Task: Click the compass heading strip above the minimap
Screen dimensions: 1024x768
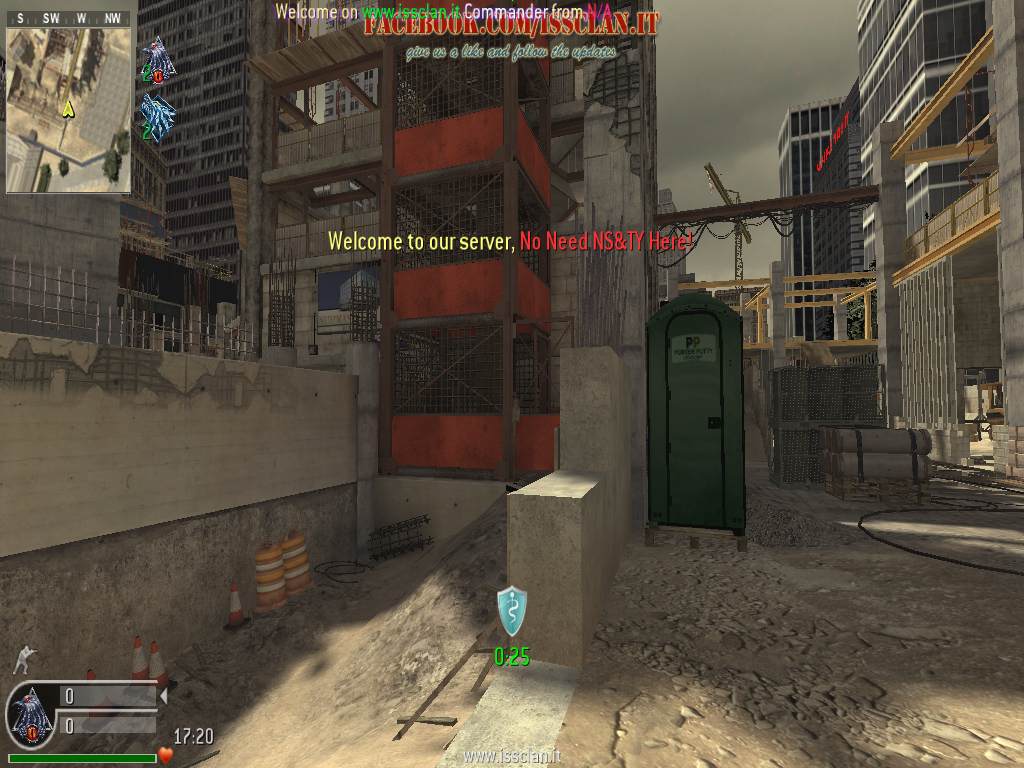Action: coord(68,19)
